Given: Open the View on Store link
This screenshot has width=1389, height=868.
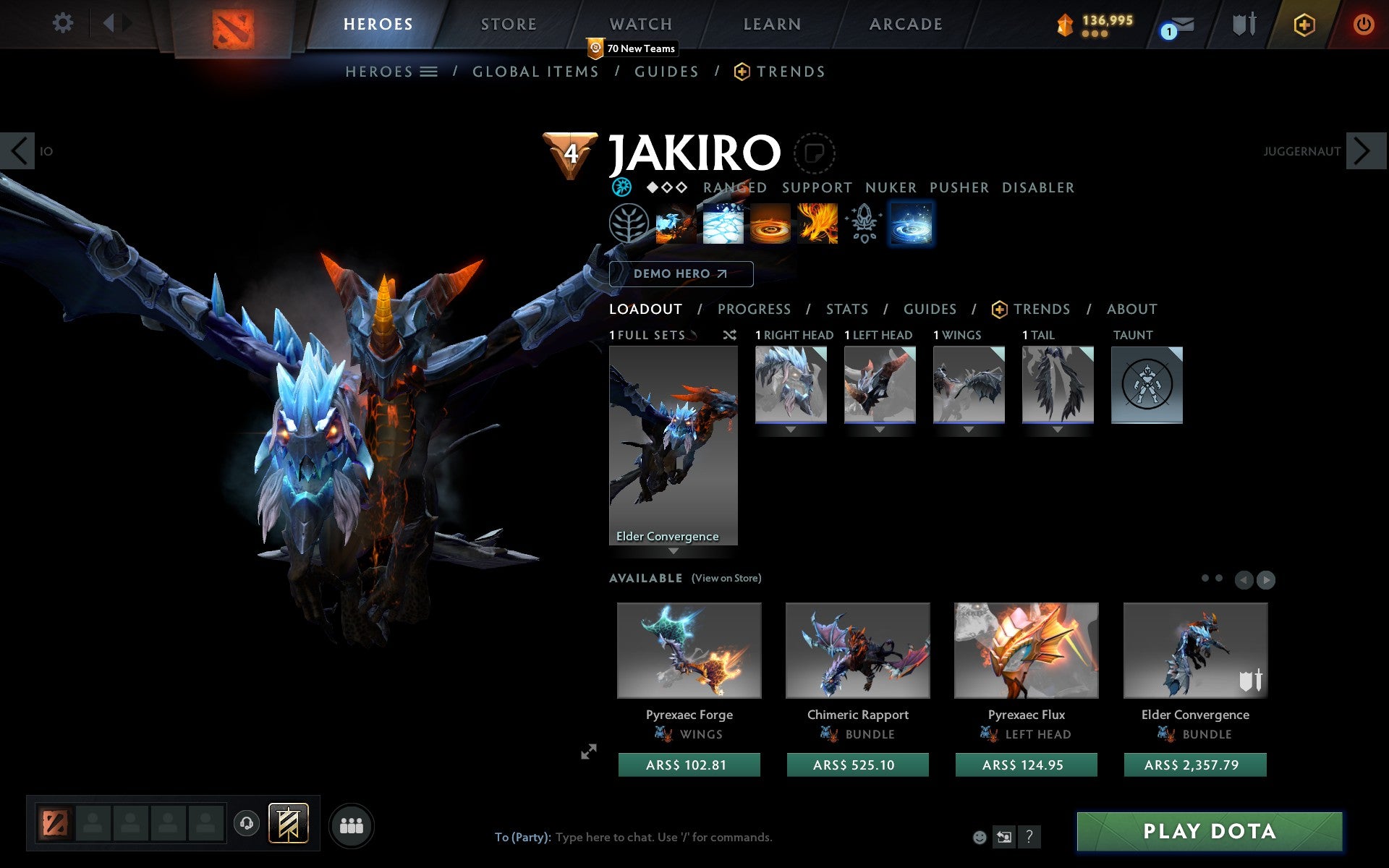Looking at the screenshot, I should (726, 578).
